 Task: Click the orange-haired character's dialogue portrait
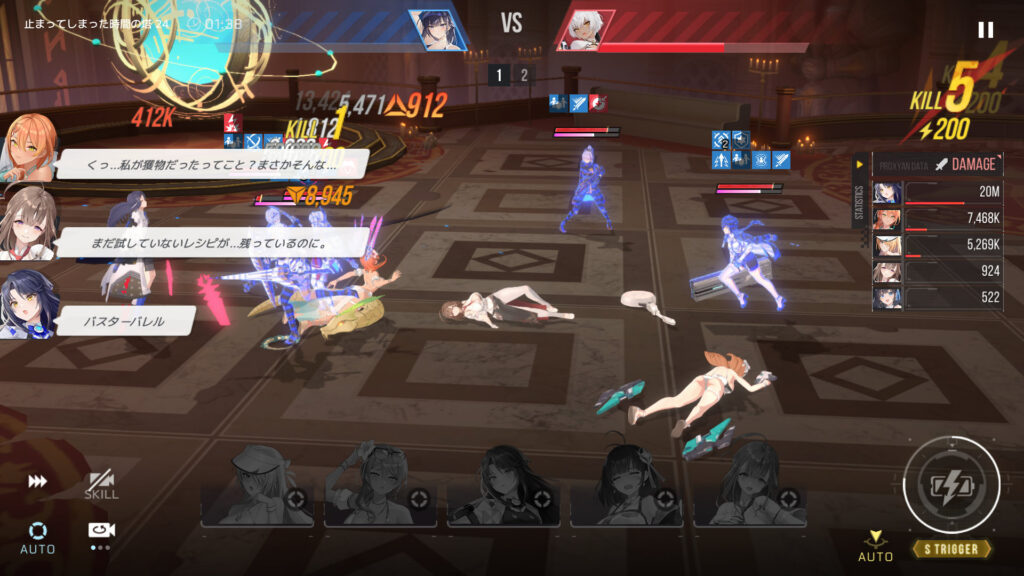(26, 148)
